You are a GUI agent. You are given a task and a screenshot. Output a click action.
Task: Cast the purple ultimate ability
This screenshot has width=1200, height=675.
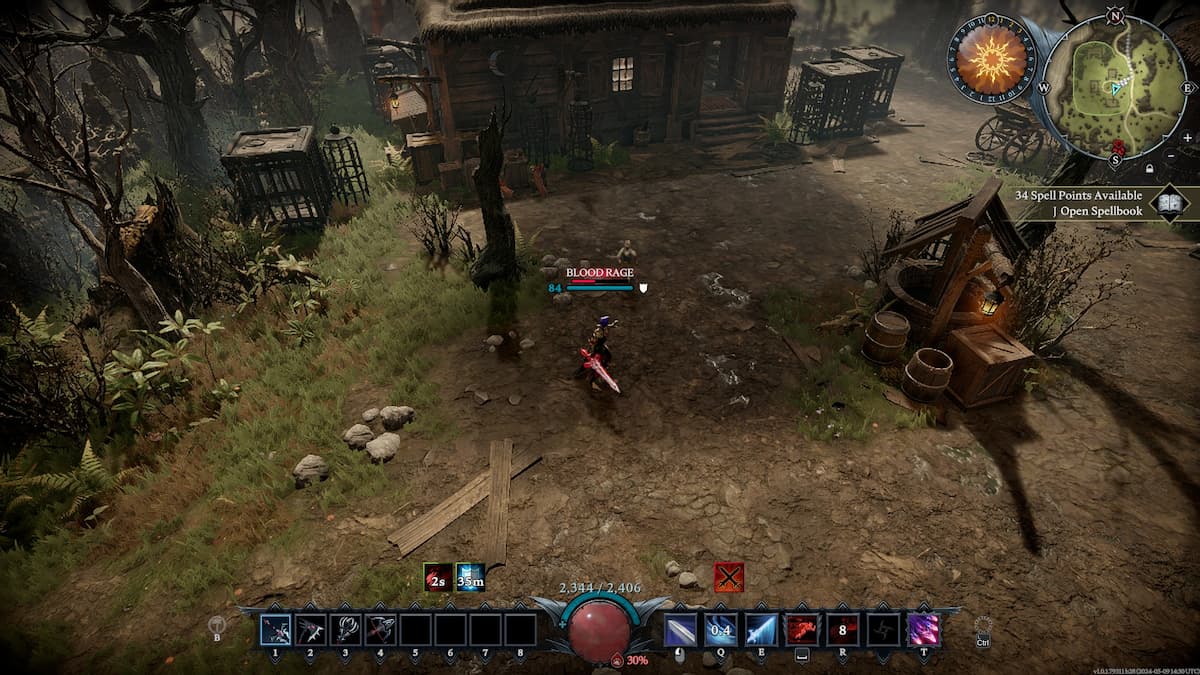click(922, 630)
